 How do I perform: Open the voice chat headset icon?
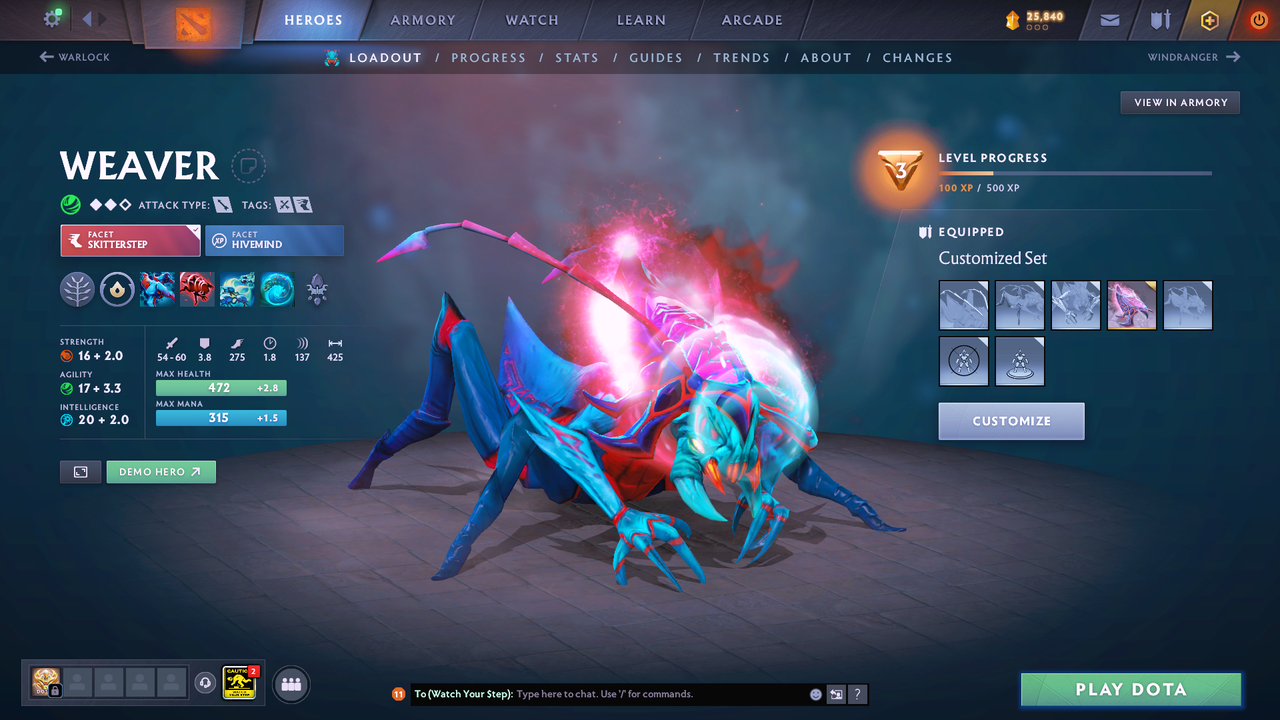click(206, 684)
